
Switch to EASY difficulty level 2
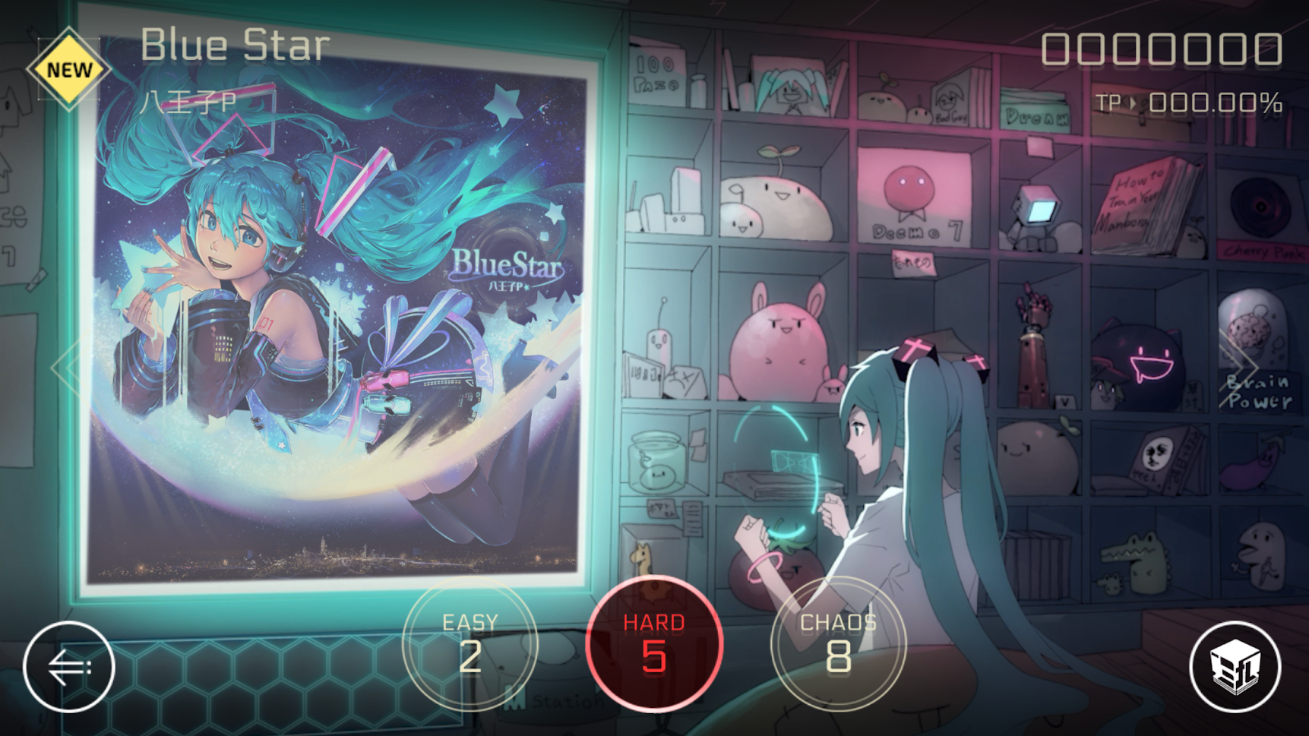point(471,645)
